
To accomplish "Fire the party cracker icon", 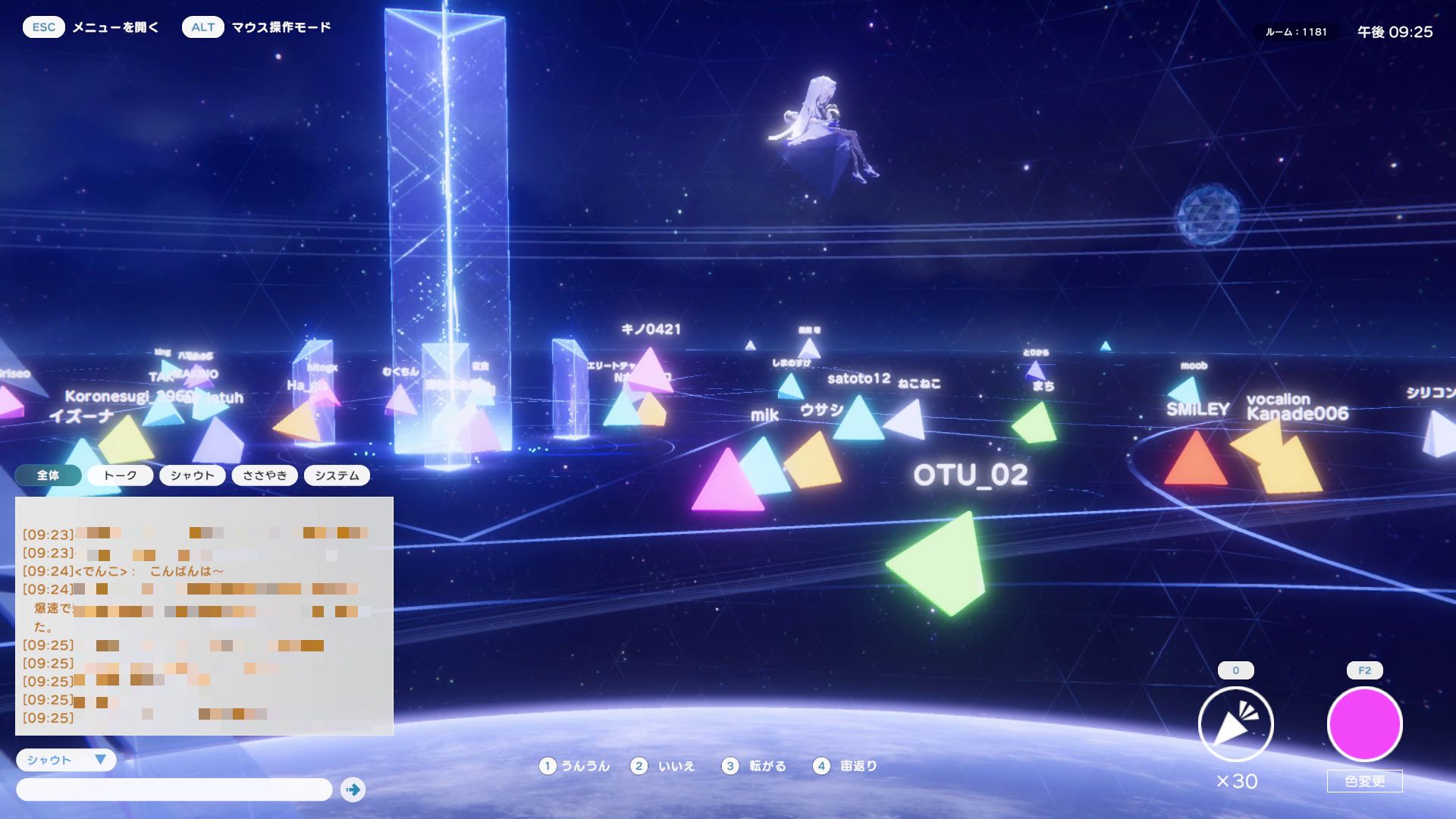I will (x=1235, y=724).
